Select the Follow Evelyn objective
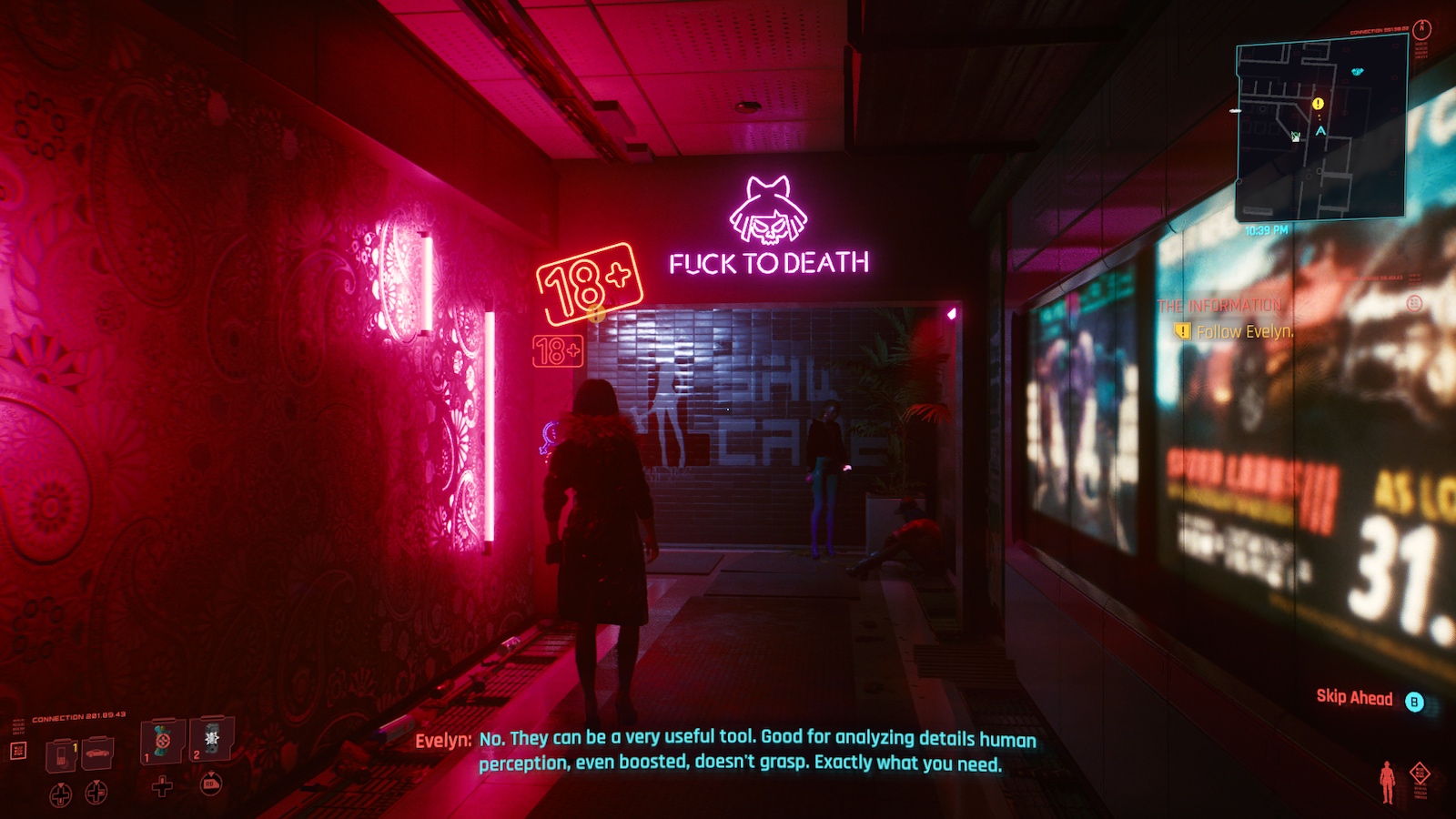The width and height of the screenshot is (1456, 819). click(x=1244, y=332)
